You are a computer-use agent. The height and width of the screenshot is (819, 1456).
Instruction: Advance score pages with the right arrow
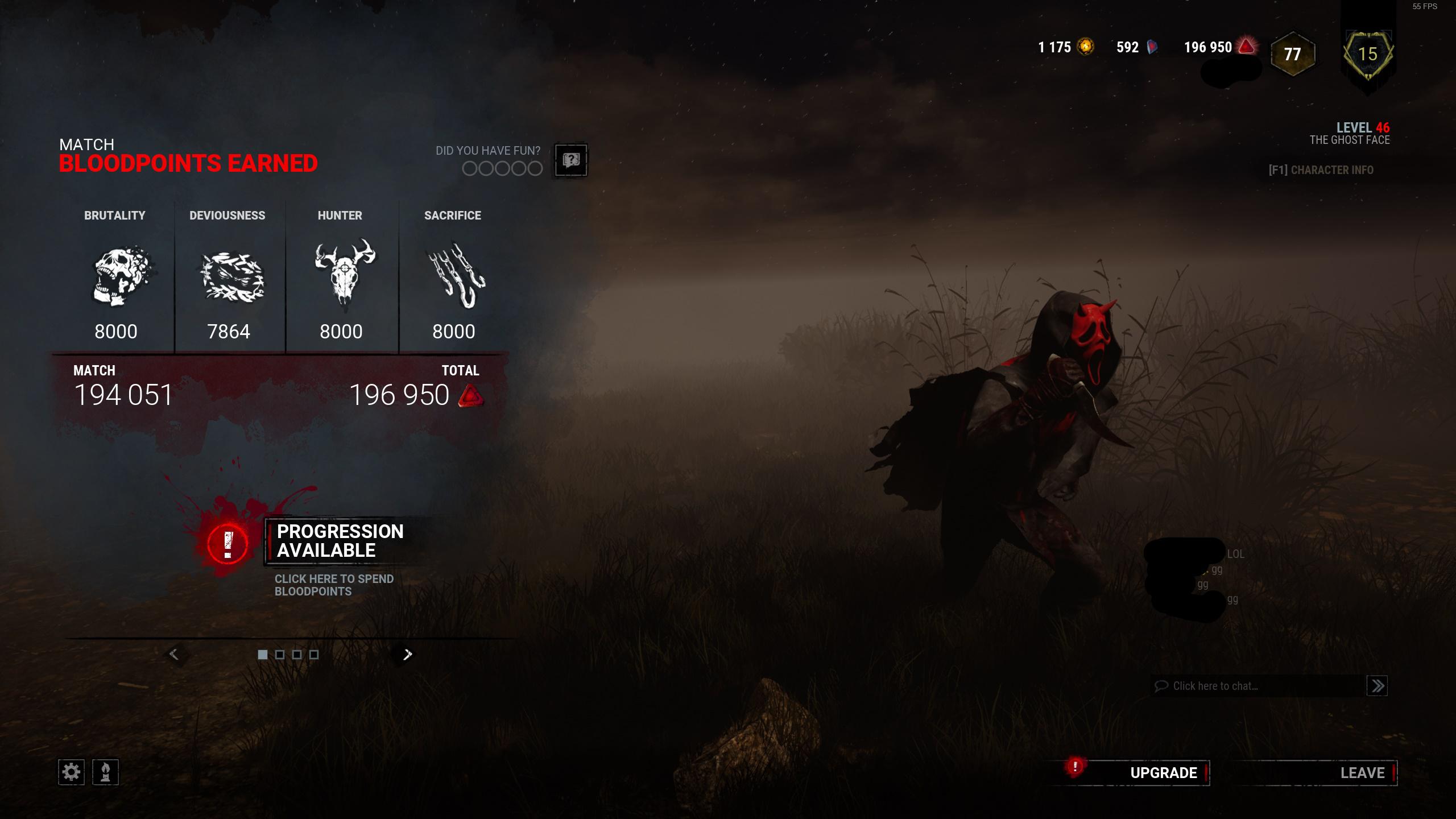point(407,654)
